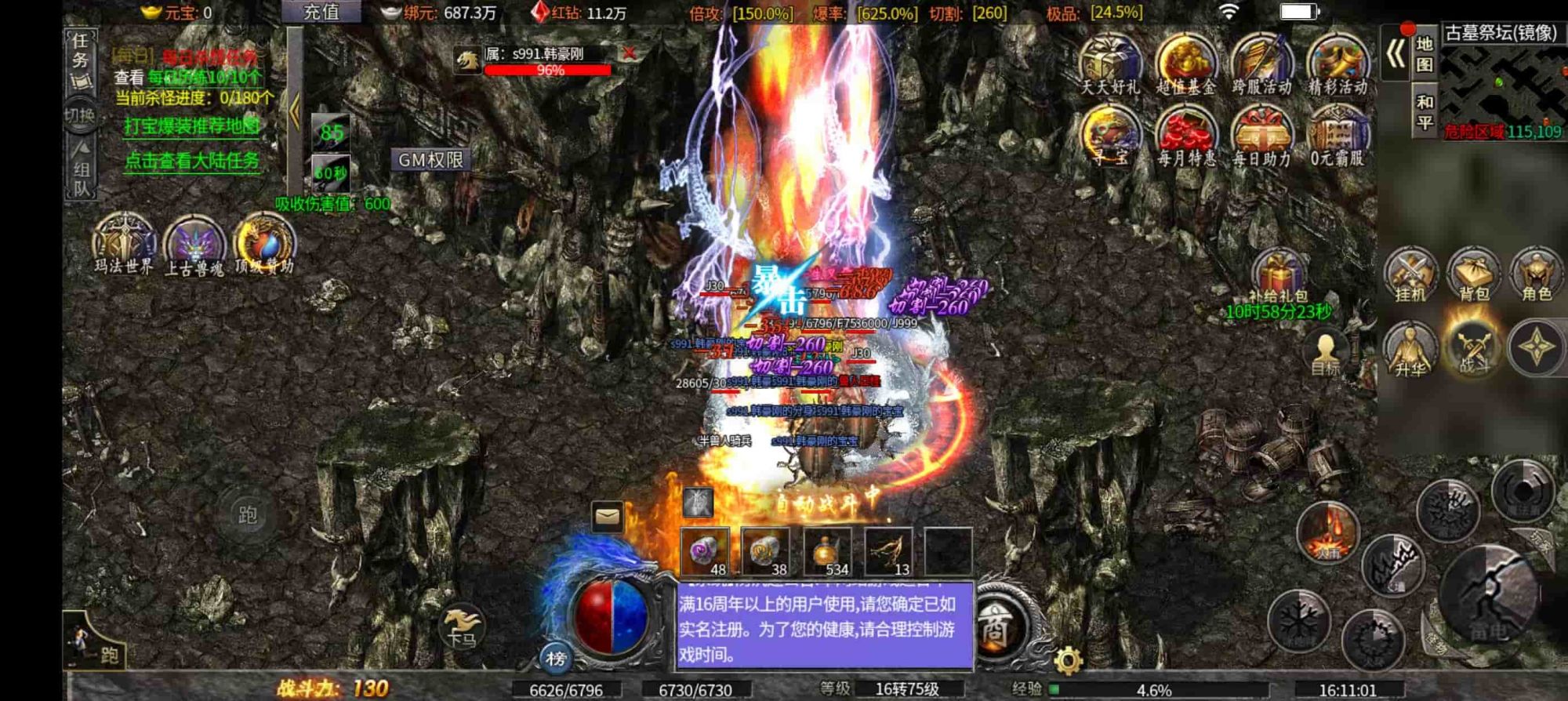This screenshot has width=1568, height=701.
Task: Open the 角色 character sheet
Action: tap(1536, 274)
